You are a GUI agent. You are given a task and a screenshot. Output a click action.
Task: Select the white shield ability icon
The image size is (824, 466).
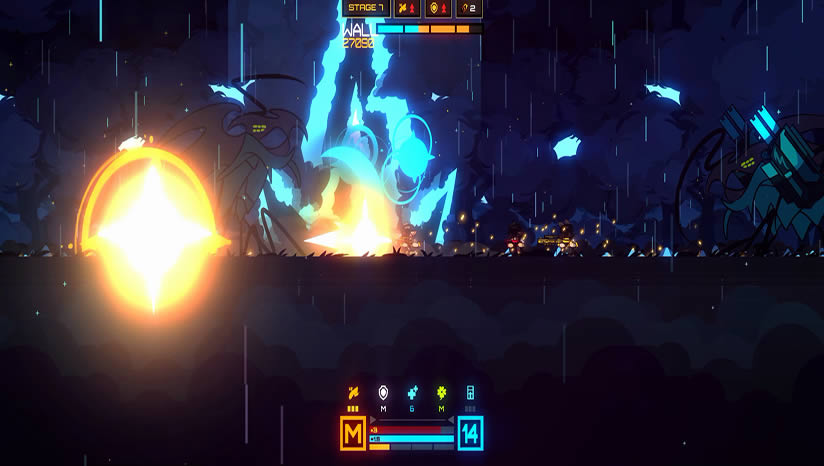(382, 393)
